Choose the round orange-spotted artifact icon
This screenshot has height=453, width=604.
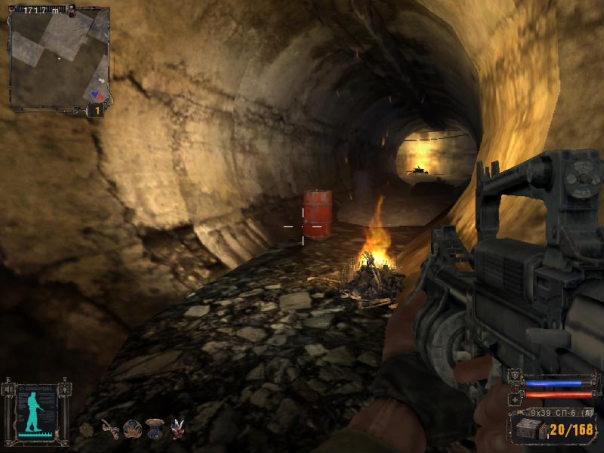[x=132, y=430]
